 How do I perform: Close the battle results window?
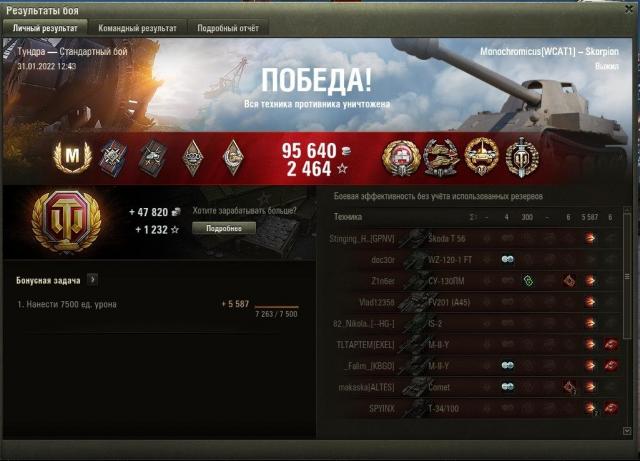tap(626, 9)
